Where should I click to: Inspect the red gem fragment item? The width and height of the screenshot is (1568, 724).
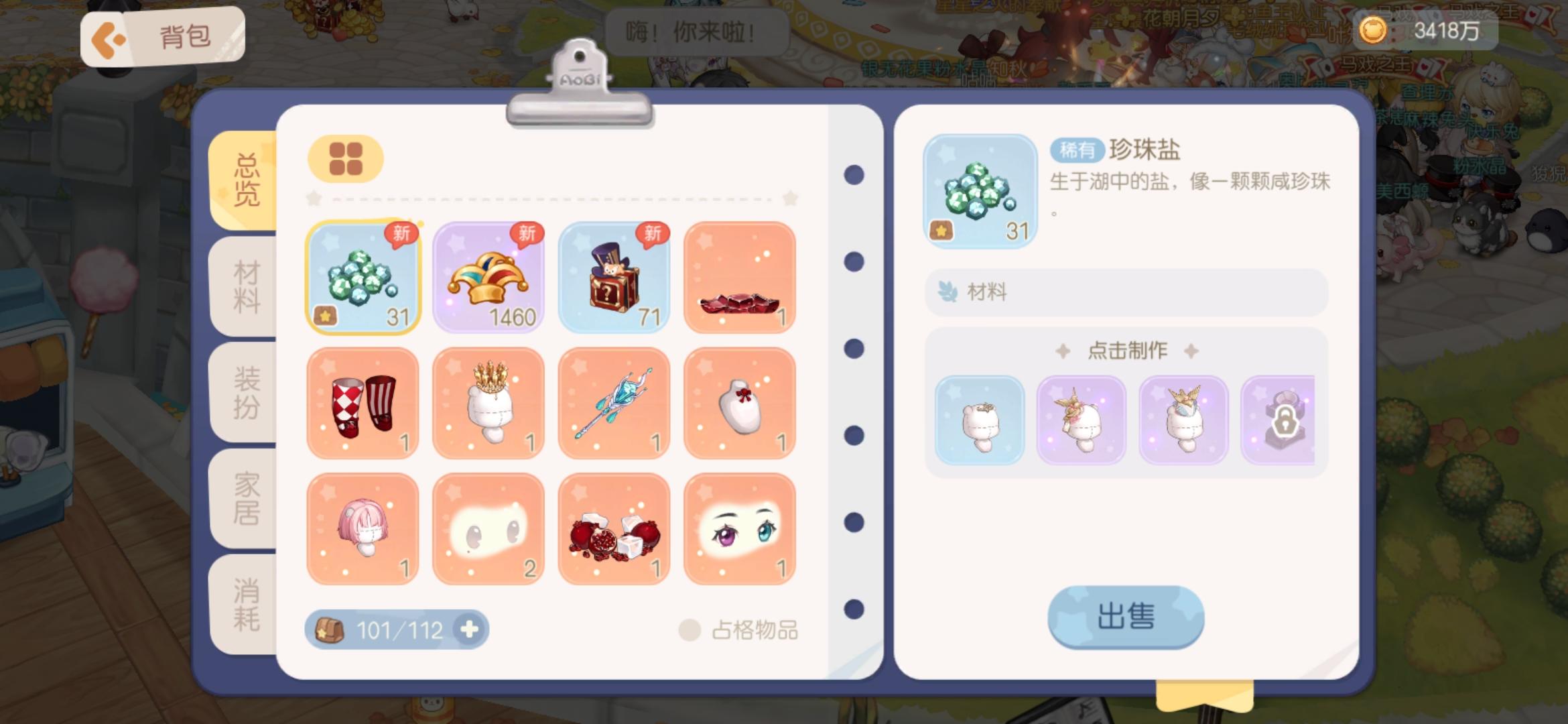[x=740, y=277]
